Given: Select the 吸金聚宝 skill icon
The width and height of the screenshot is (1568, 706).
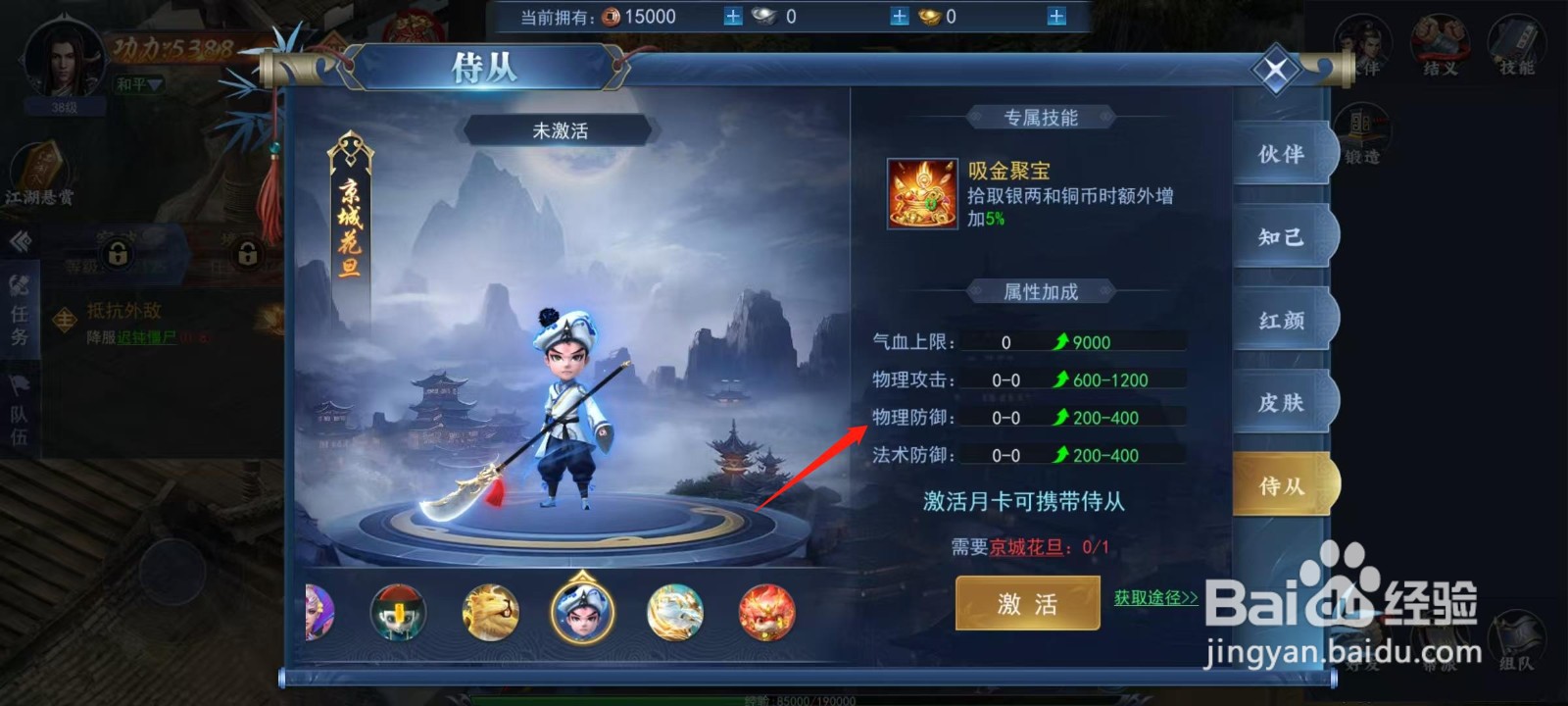Looking at the screenshot, I should click(921, 196).
